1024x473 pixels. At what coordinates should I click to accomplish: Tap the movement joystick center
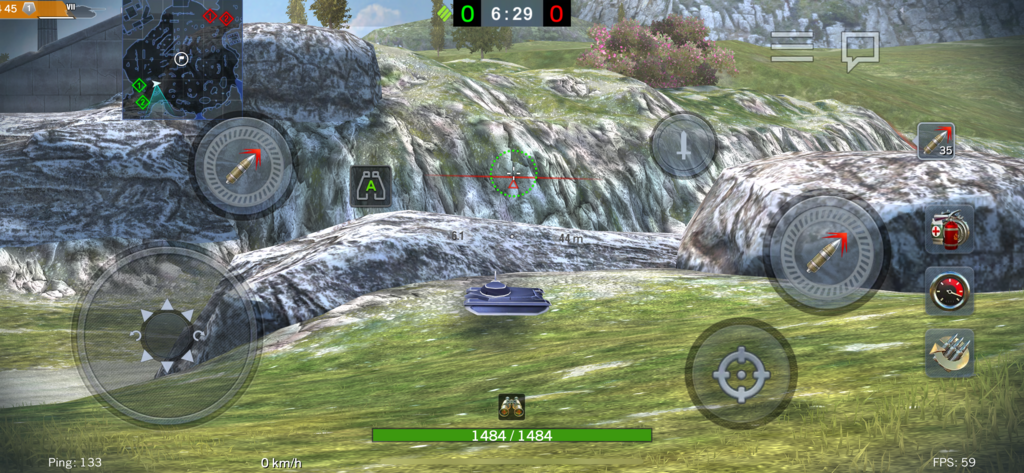pyautogui.click(x=166, y=335)
